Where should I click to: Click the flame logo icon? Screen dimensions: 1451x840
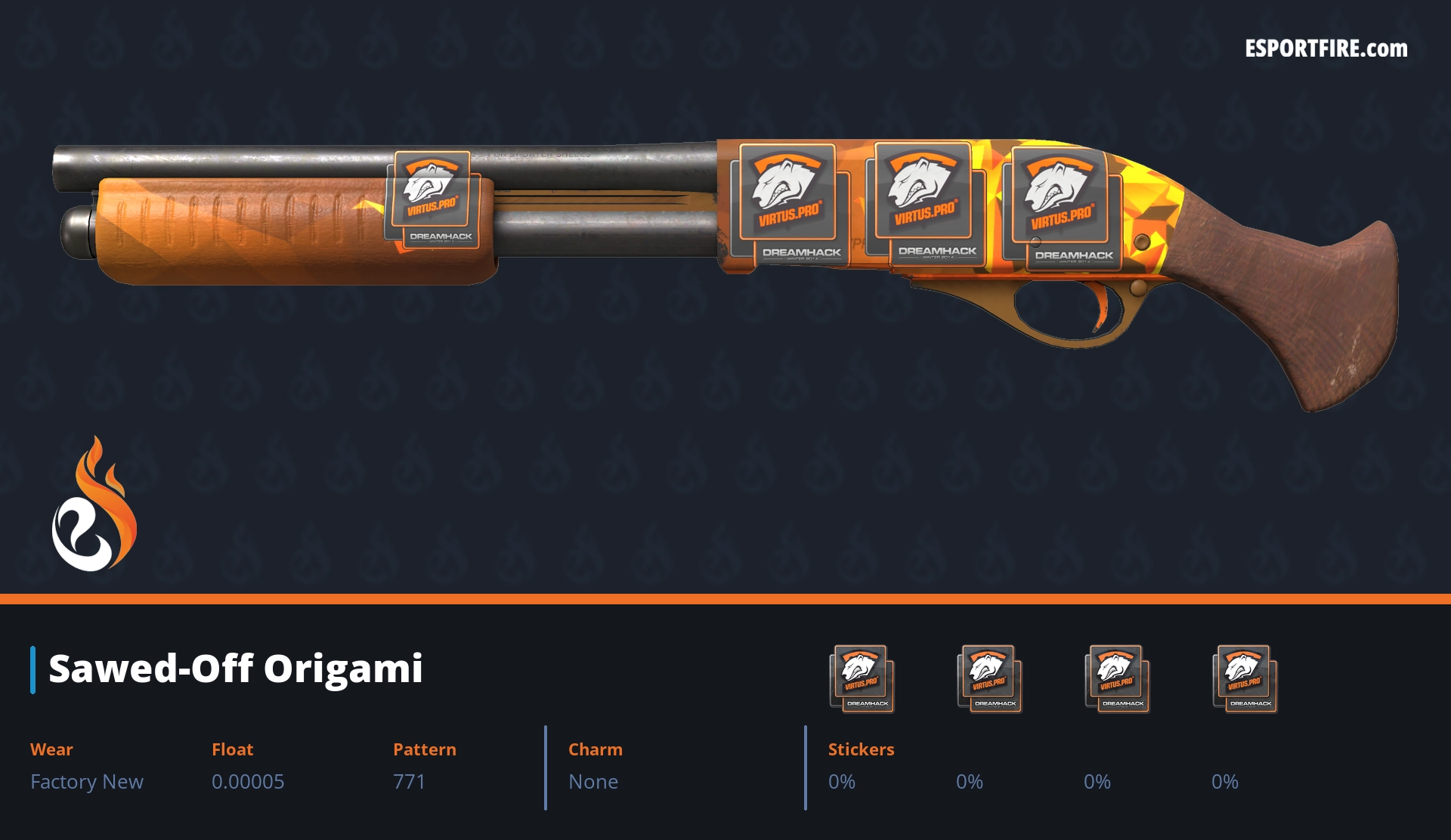(x=94, y=506)
